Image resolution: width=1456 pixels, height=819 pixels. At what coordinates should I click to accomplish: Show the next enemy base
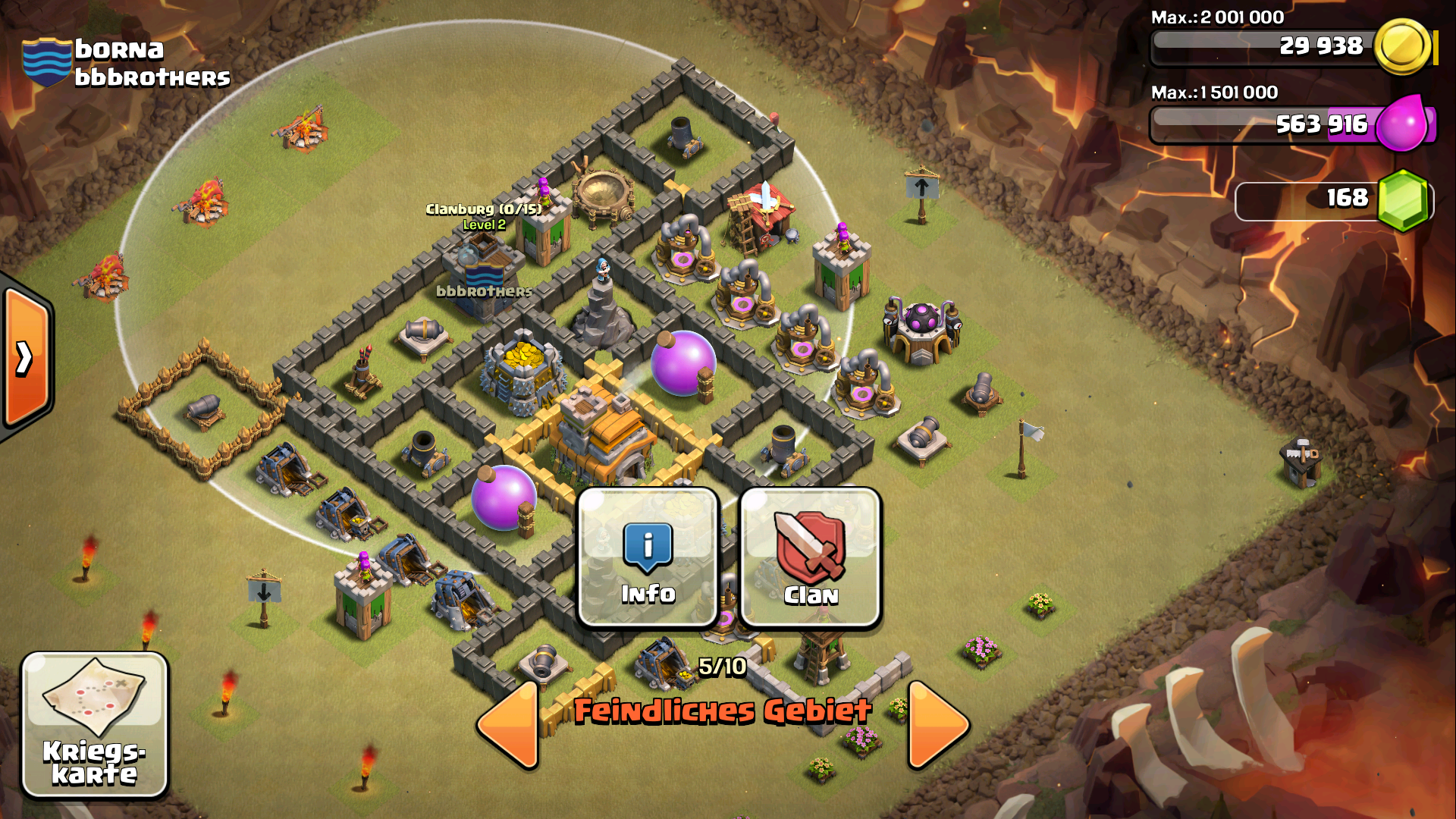point(937,724)
